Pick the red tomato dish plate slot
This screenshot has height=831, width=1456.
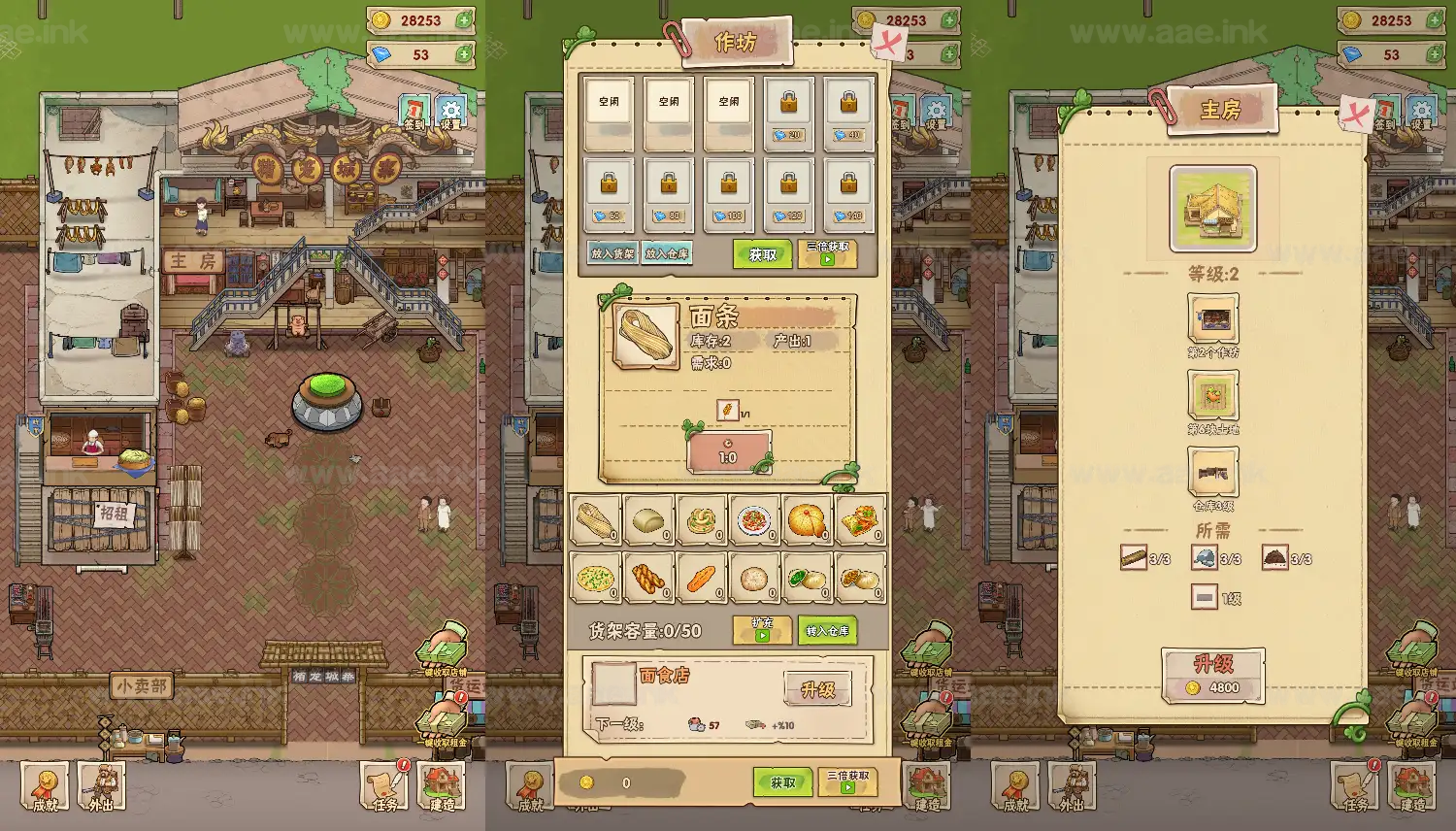[754, 521]
